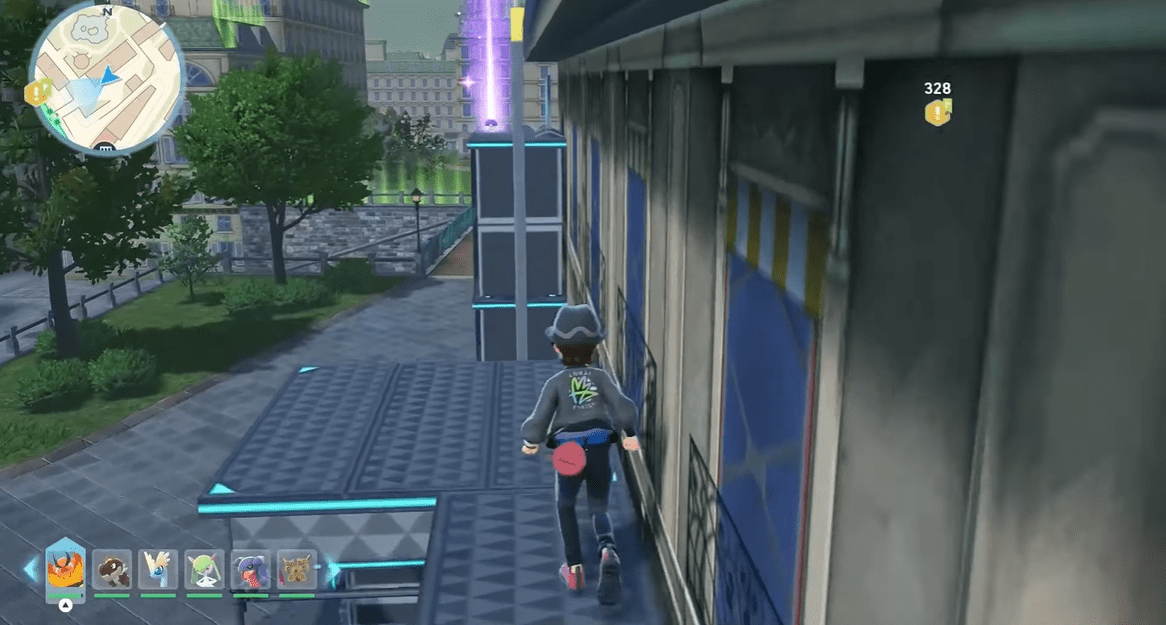Choose Tyrunt from the party bar
Viewport: 1166px width, 625px height.
111,570
